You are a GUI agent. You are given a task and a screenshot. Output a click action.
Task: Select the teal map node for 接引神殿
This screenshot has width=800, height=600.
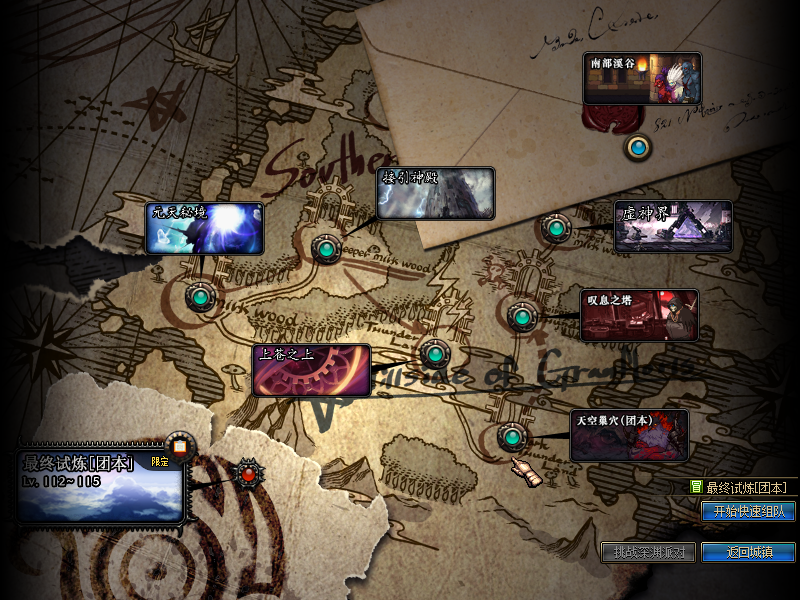(x=326, y=247)
